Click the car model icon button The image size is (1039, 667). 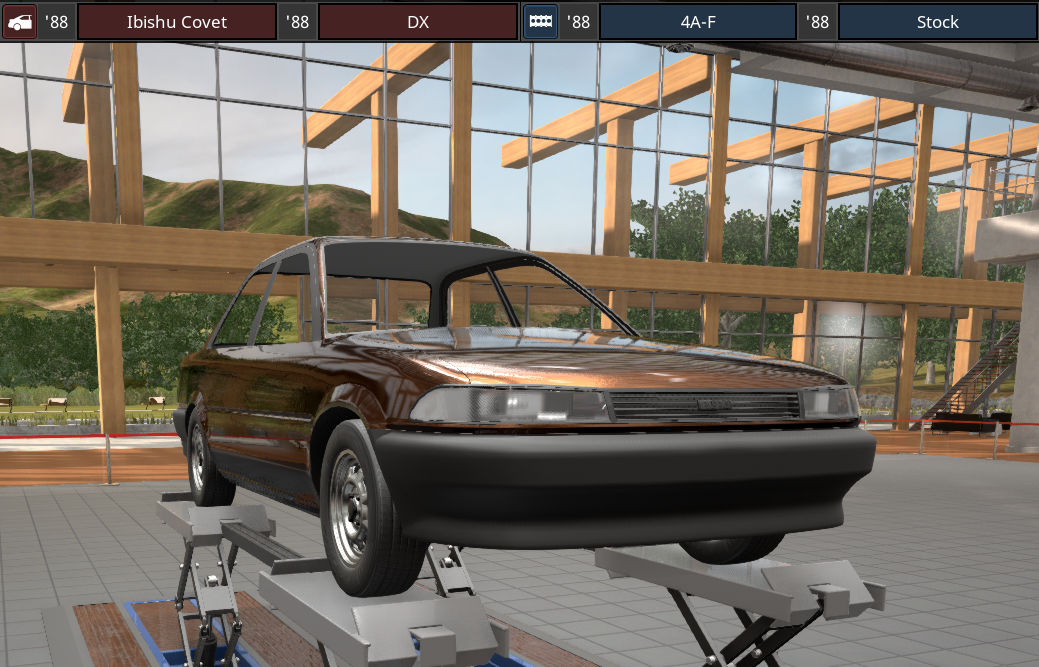click(19, 21)
